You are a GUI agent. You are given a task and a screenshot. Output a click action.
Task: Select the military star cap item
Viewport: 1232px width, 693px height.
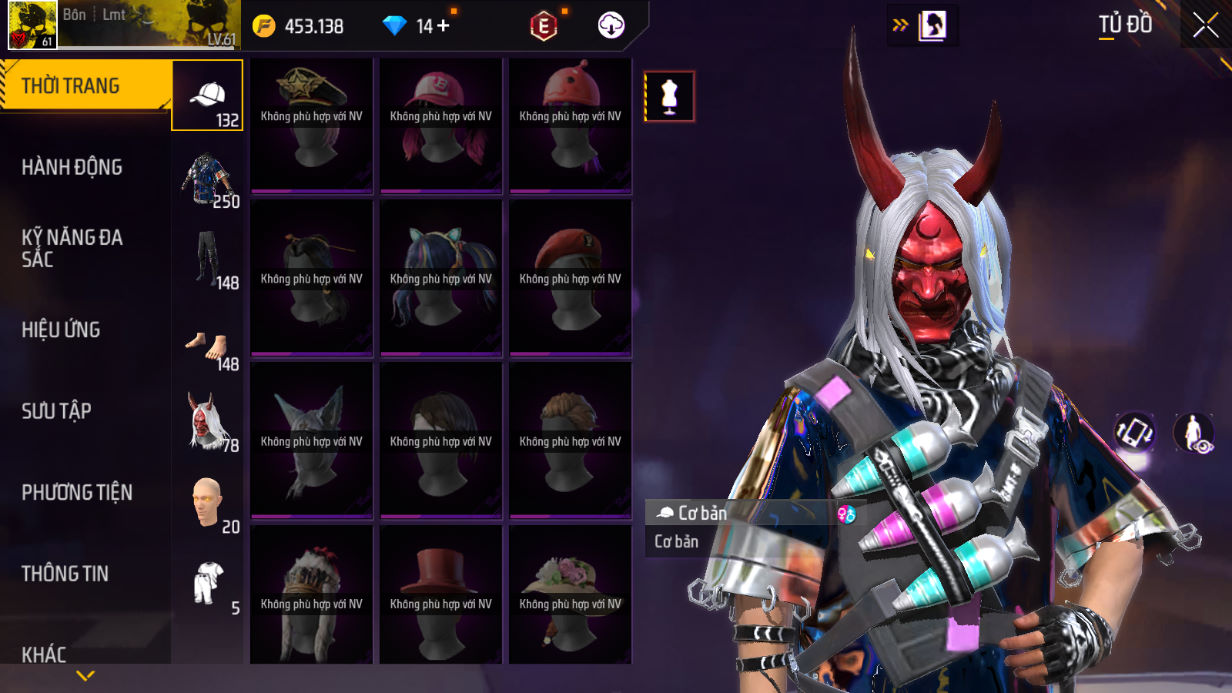(311, 125)
